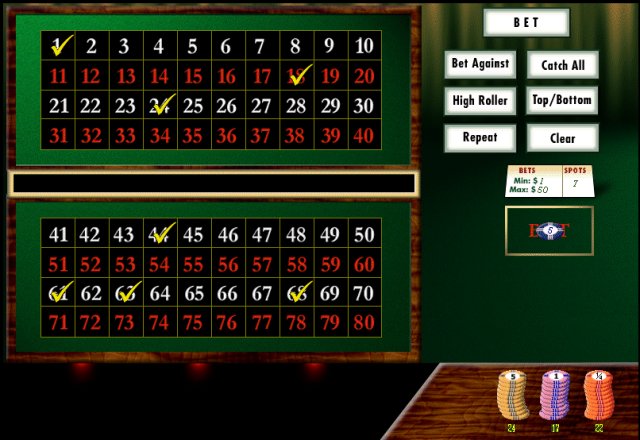The height and width of the screenshot is (440, 640).
Task: Mark number 10 on the keno board
Action: (364, 46)
